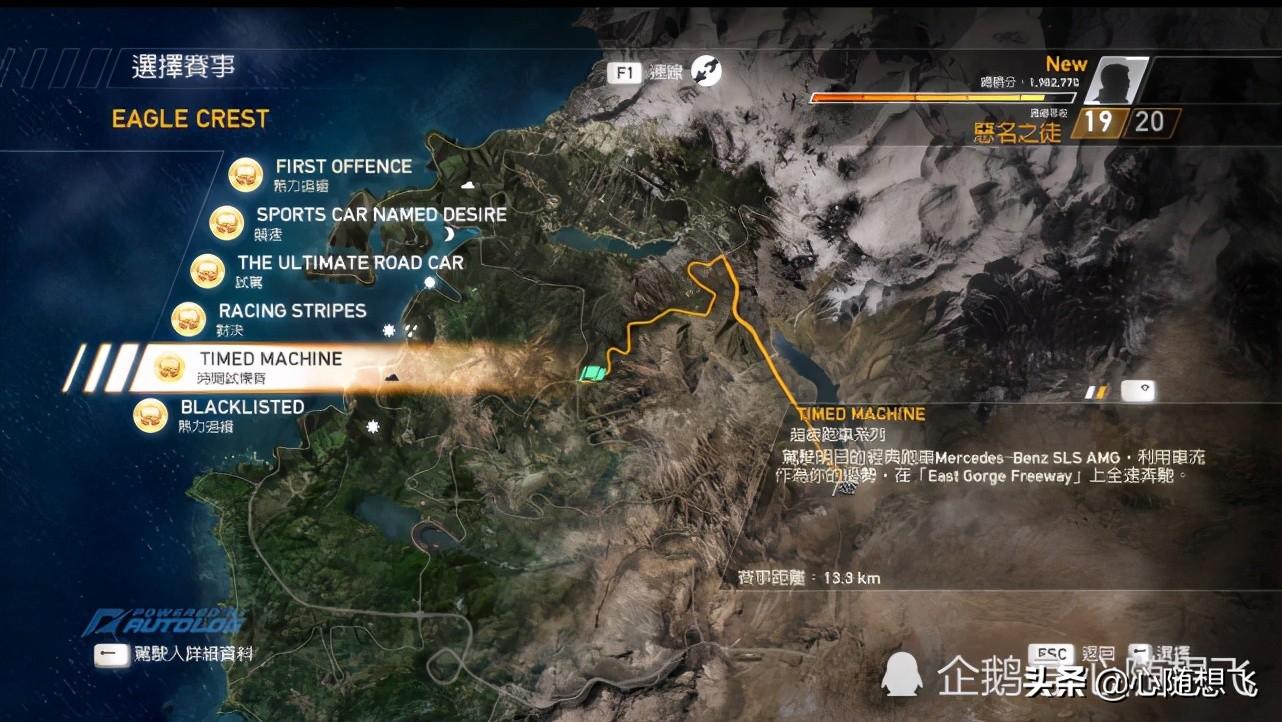This screenshot has height=722, width=1282.
Task: Open the player avatar portrait
Action: [1115, 81]
